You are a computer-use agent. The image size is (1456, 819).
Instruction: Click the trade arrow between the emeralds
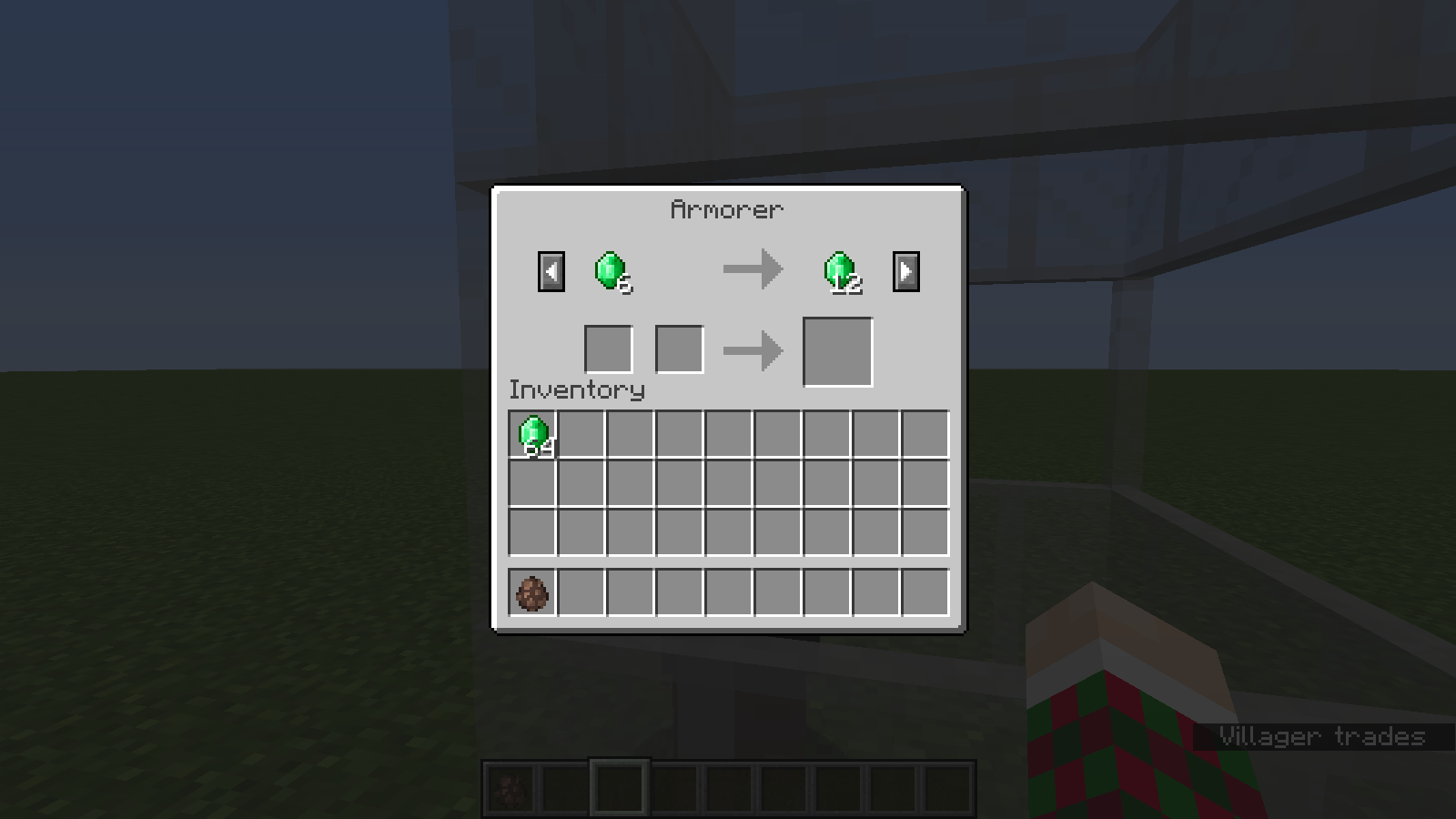[753, 268]
